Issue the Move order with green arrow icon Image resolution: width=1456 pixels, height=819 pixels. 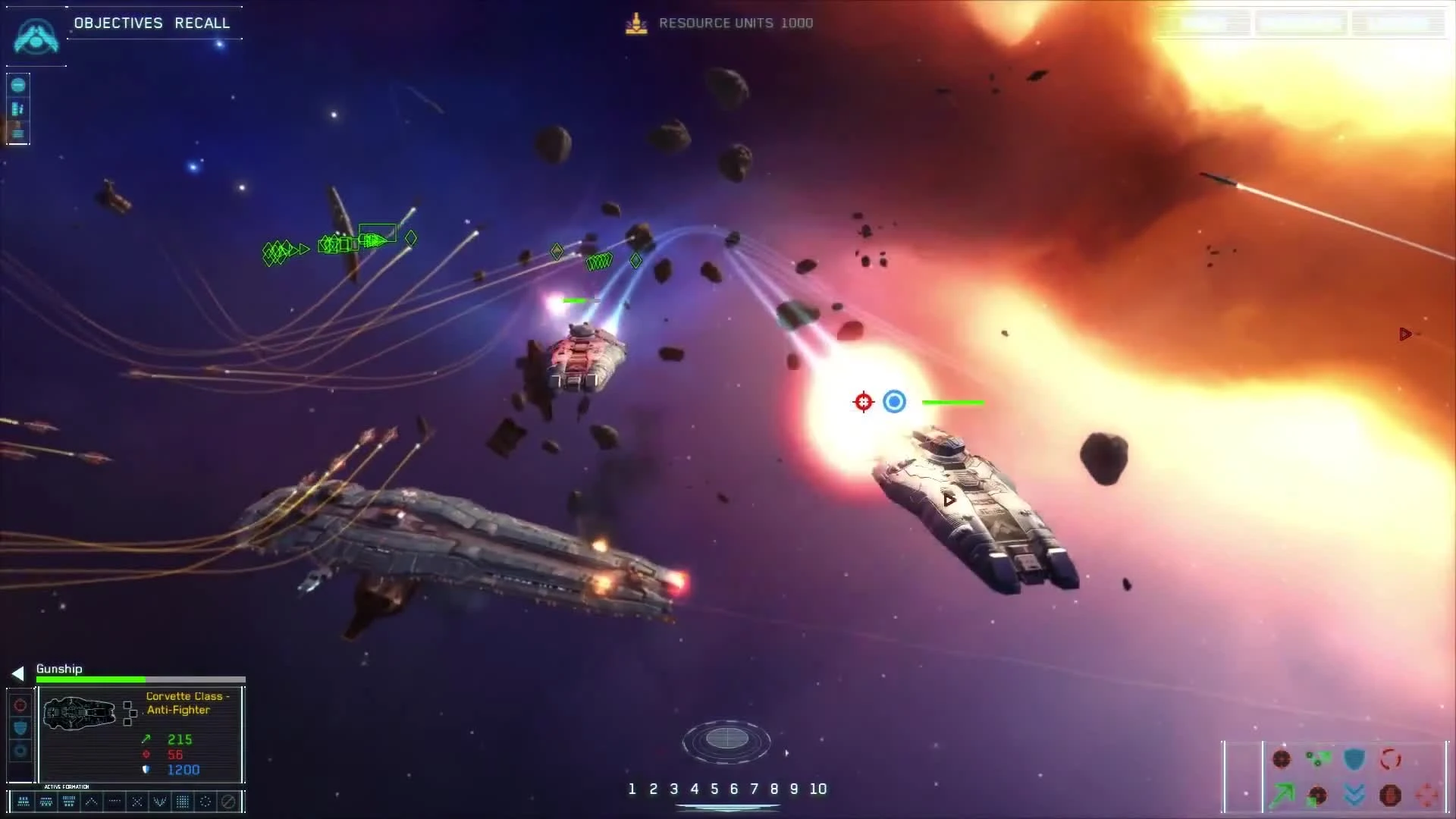1282,796
